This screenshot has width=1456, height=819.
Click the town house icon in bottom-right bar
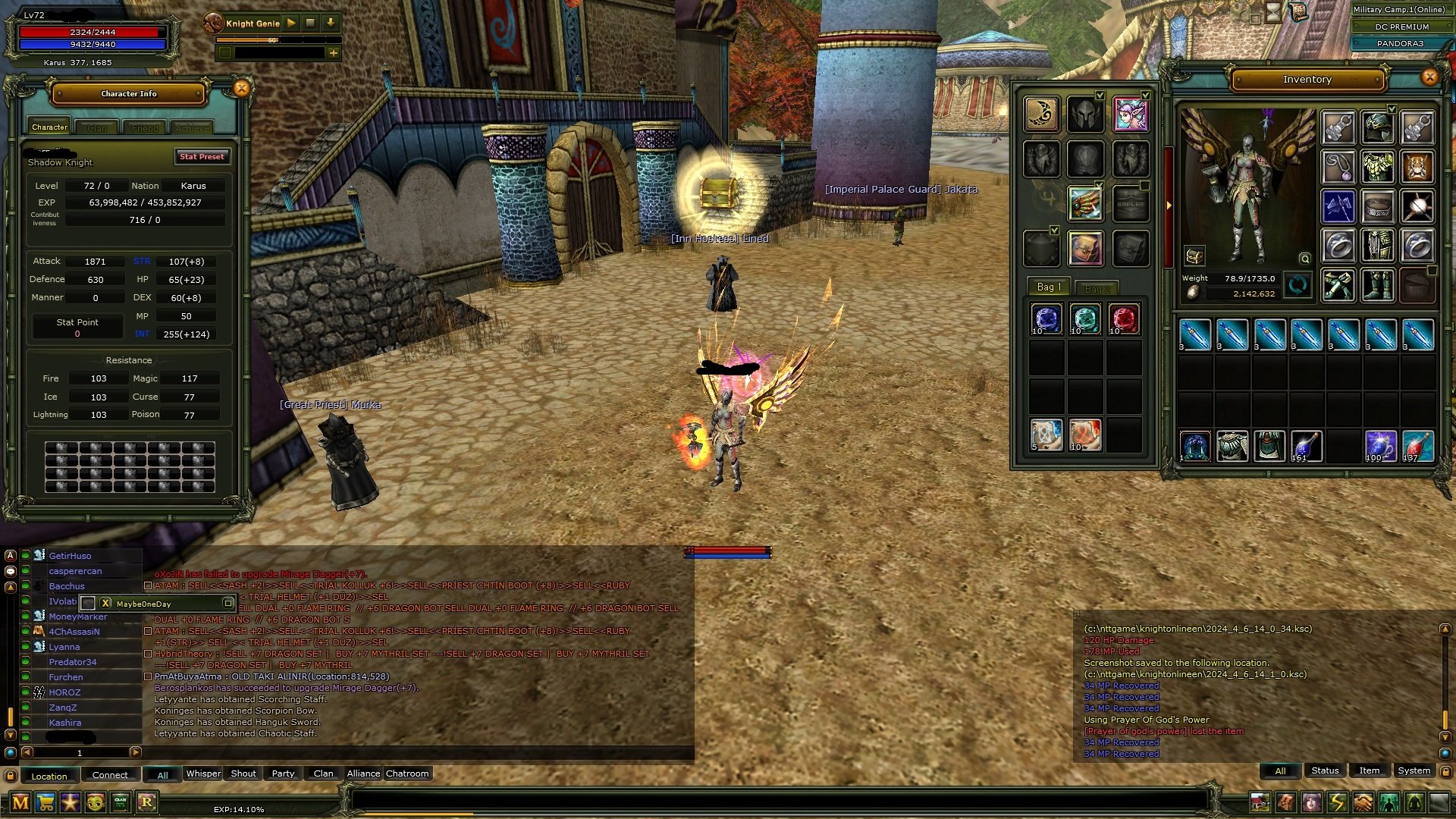click(1260, 802)
